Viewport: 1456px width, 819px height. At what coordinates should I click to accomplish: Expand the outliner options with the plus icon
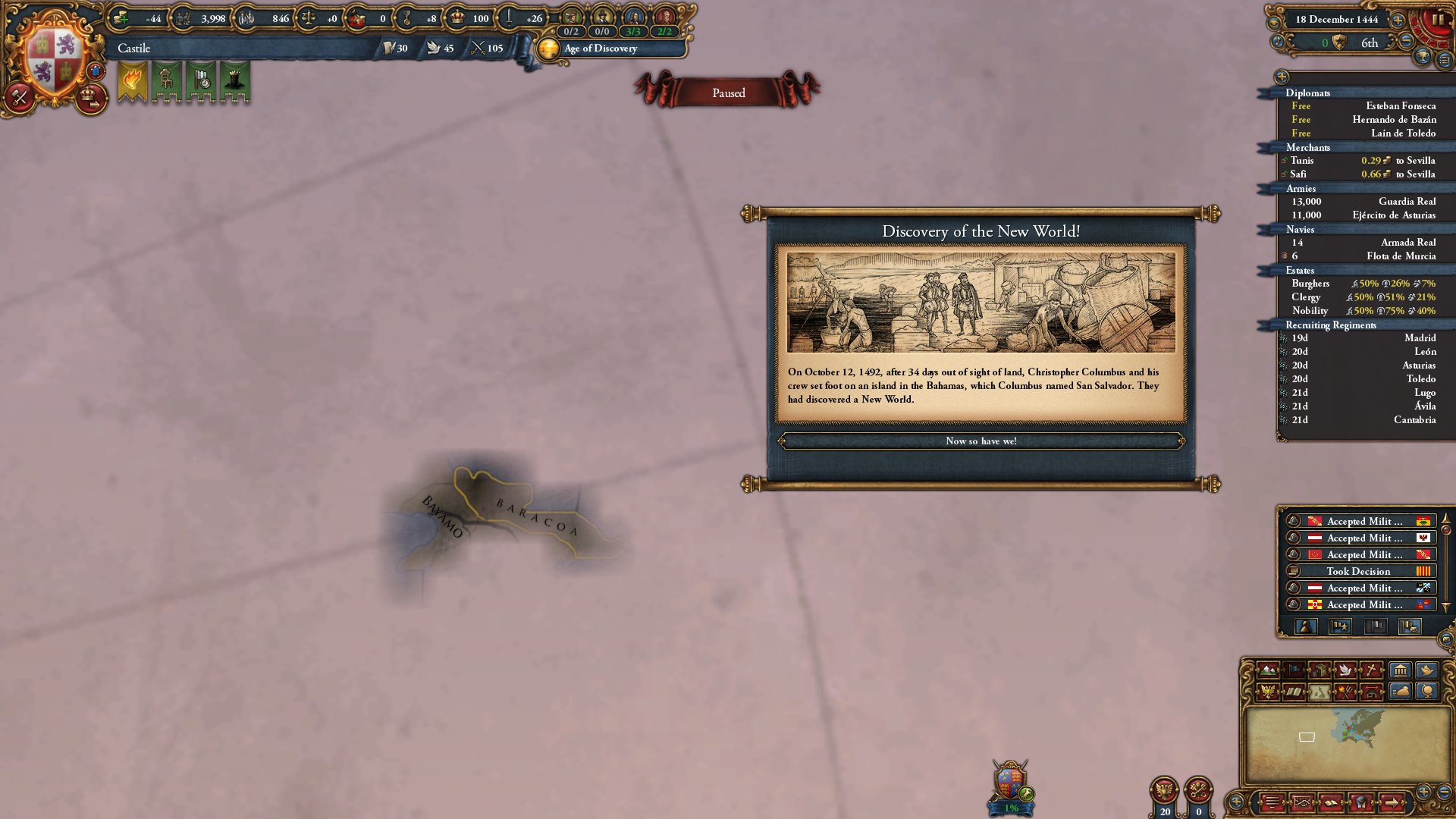click(x=1282, y=77)
